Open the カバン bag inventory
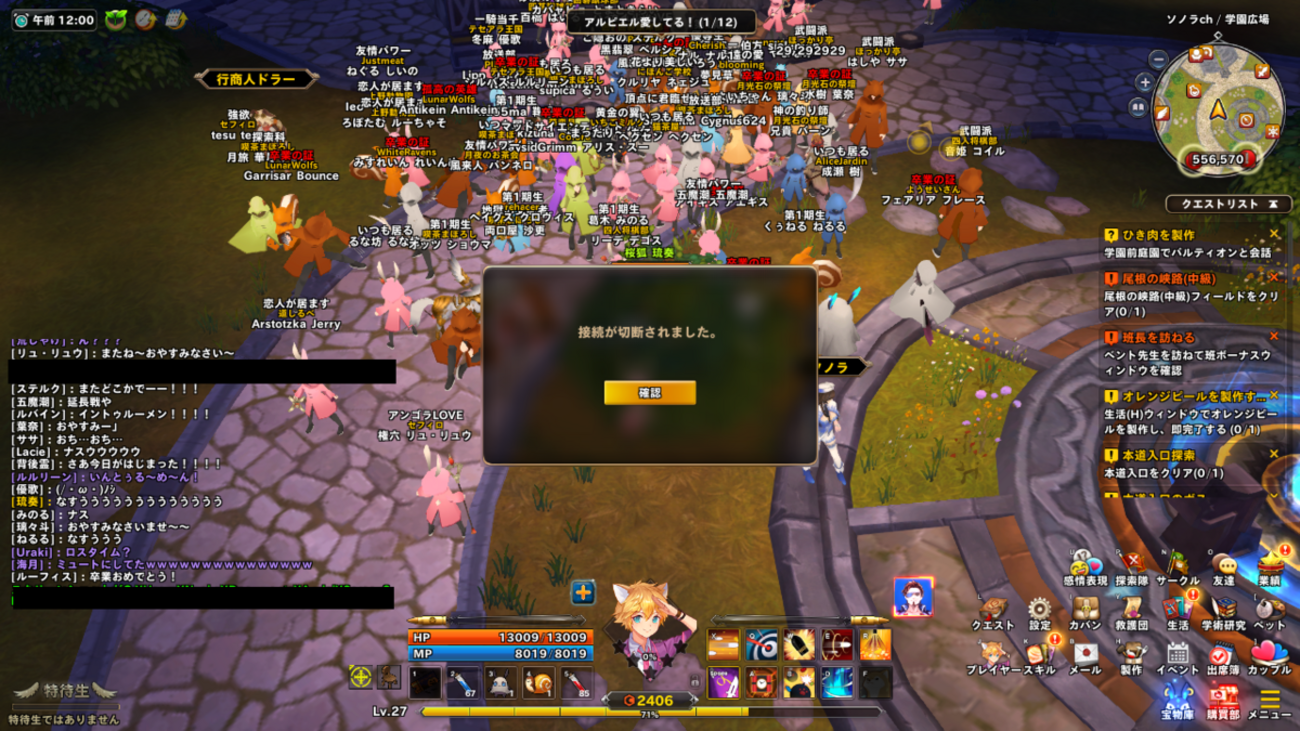This screenshot has width=1300, height=731. [1086, 610]
